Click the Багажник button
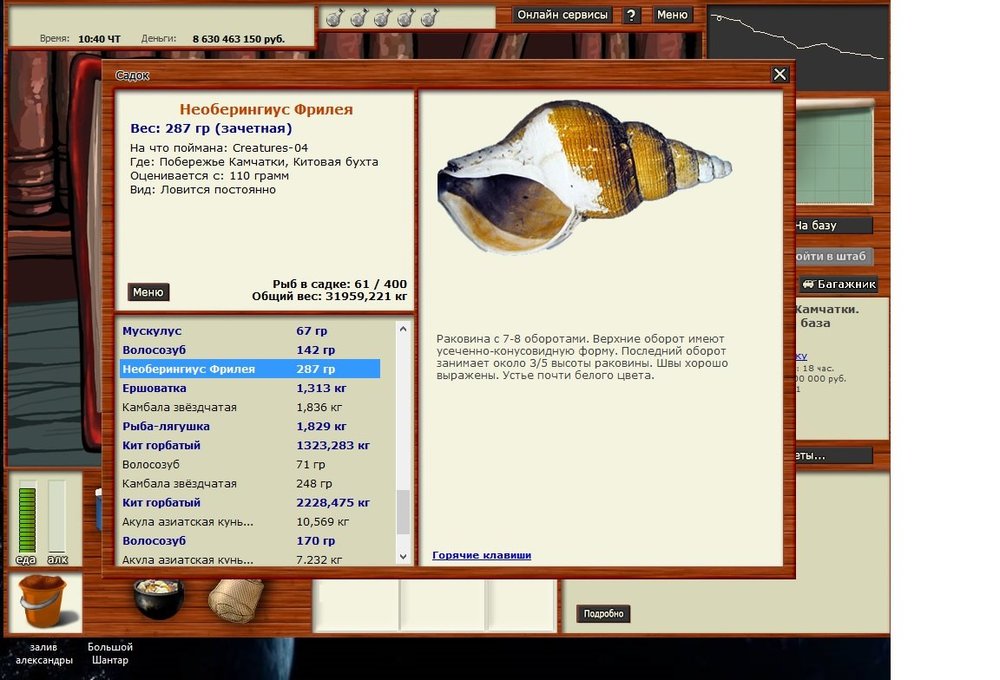This screenshot has width=1000, height=680. click(839, 284)
